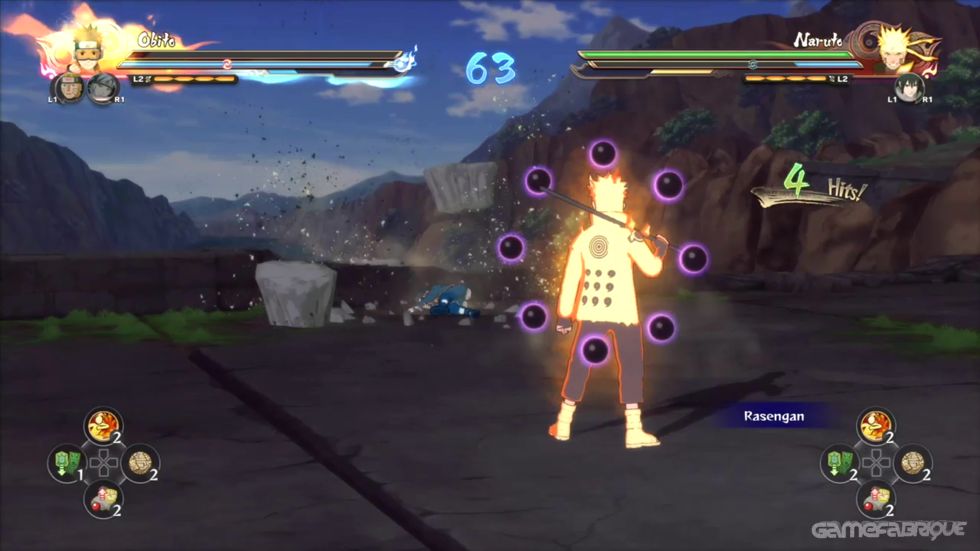980x551 pixels.
Task: Use the fiery ramen item in Naruto's item wheel
Action: [x=876, y=425]
